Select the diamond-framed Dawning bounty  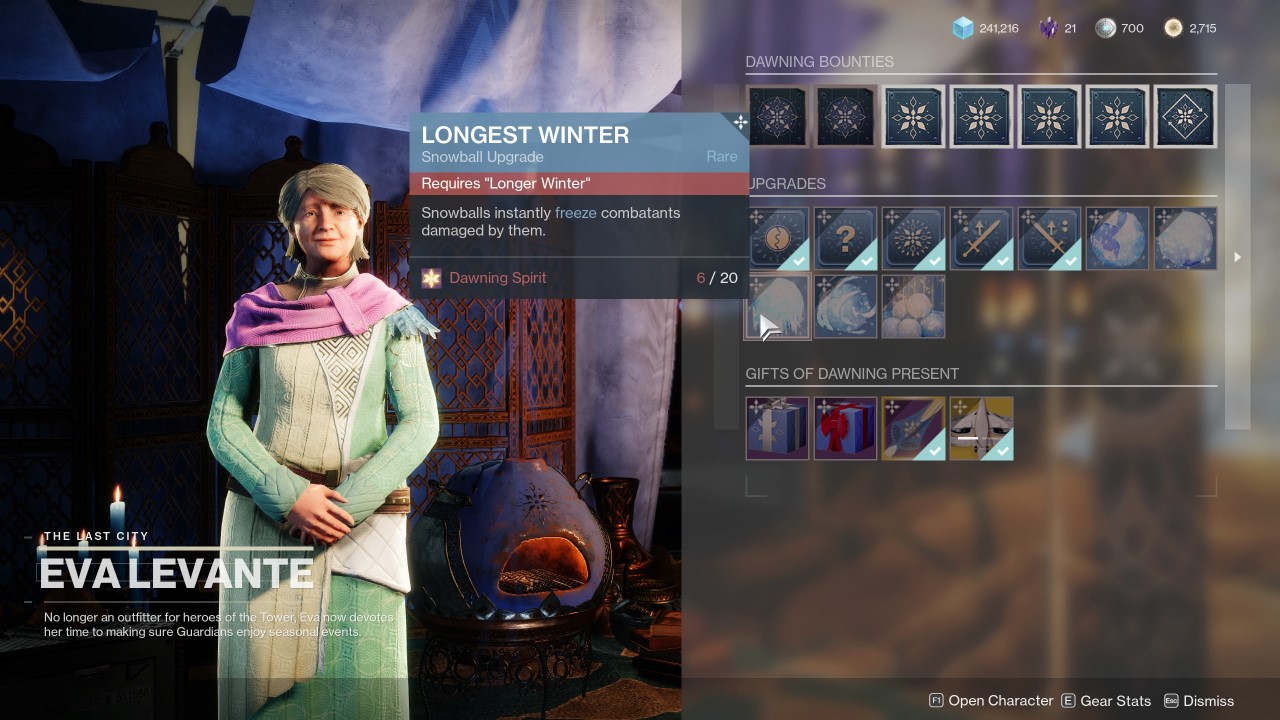[1185, 116]
